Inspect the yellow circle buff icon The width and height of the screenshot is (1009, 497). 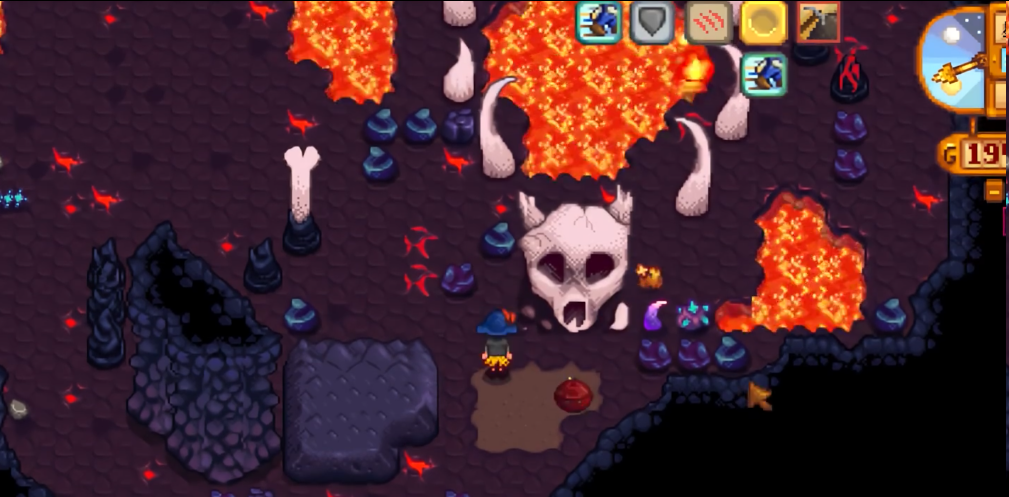[763, 21]
